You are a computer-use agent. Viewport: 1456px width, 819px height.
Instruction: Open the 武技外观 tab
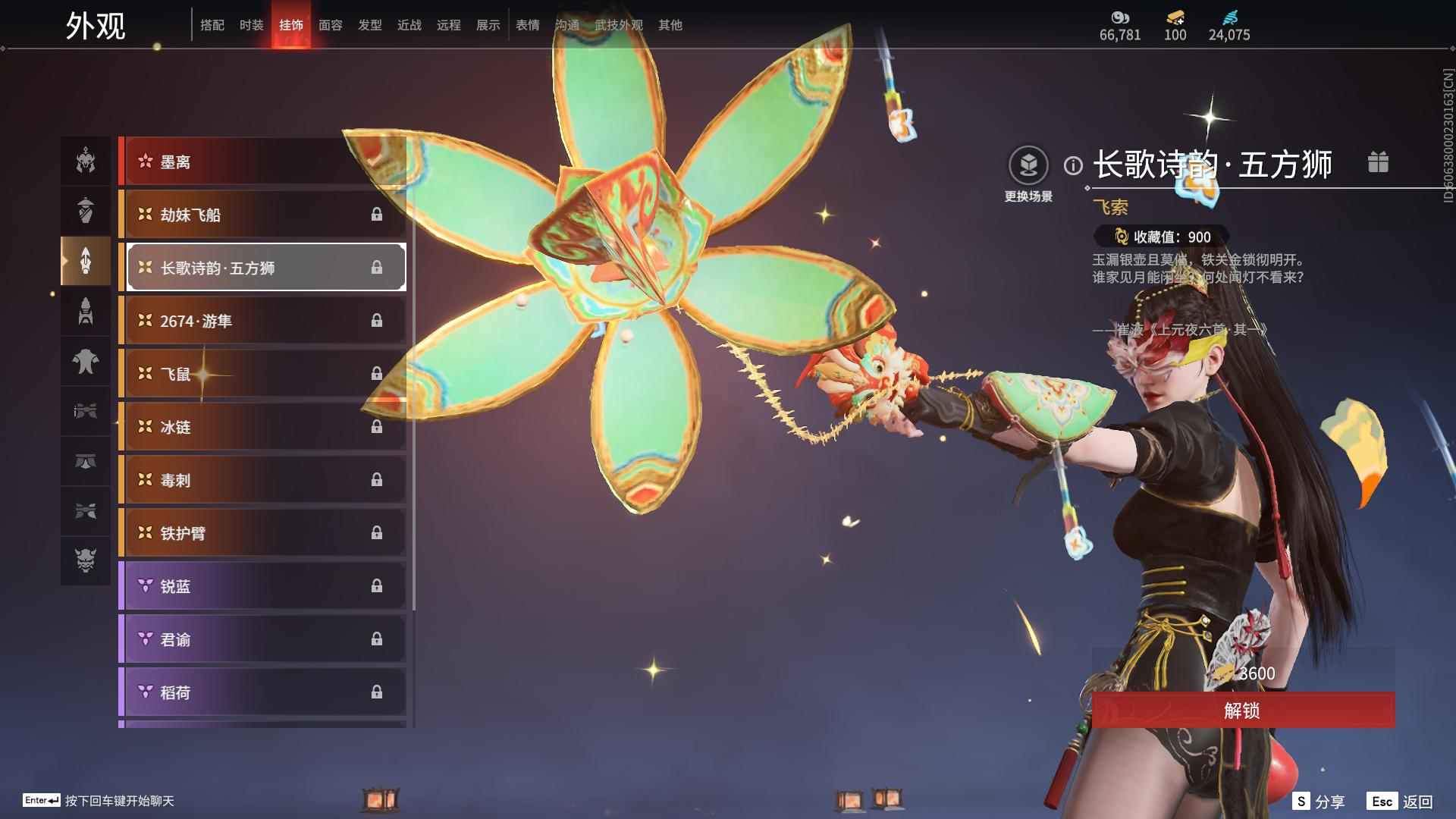click(x=618, y=25)
